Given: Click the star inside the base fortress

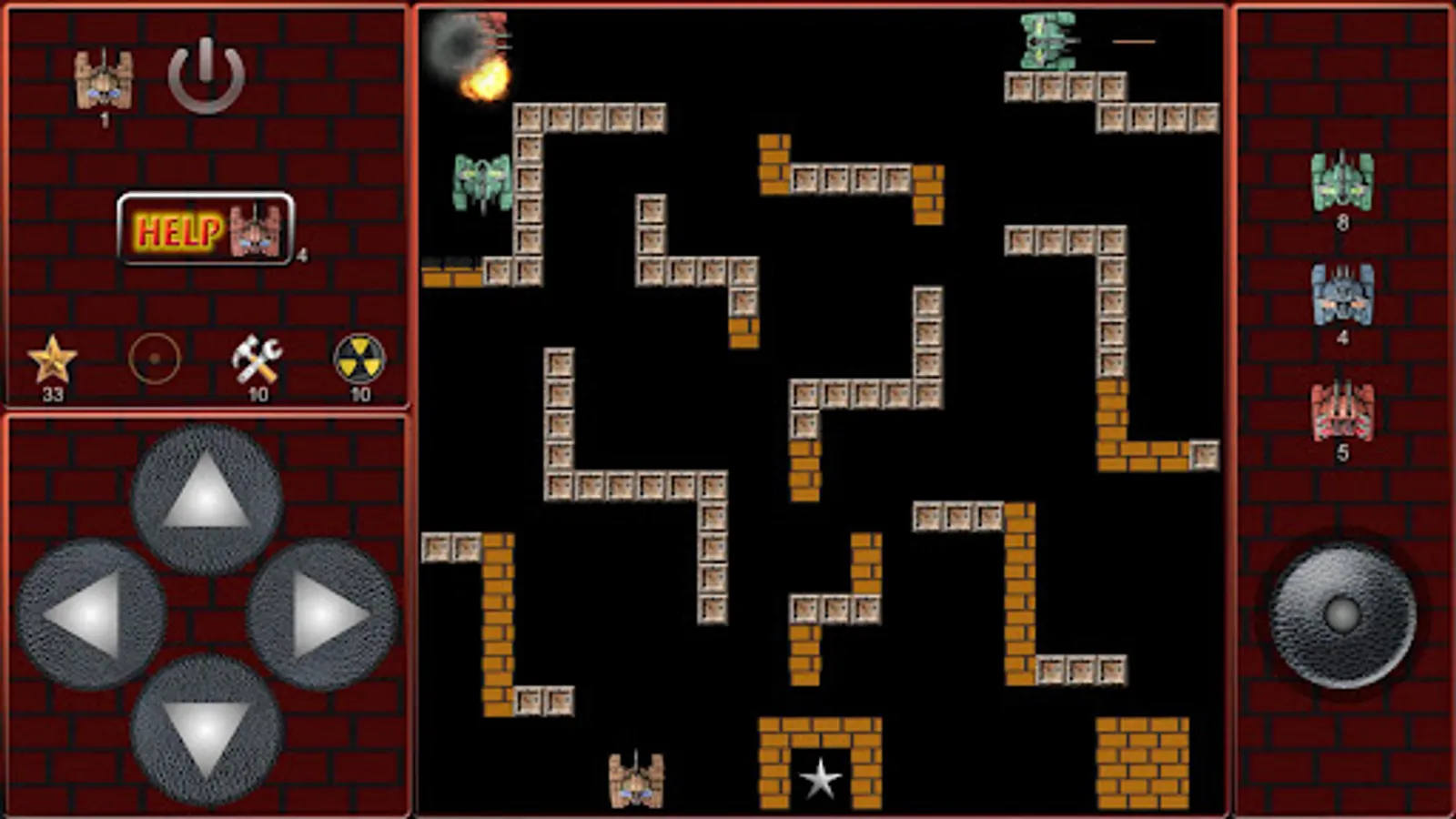Looking at the screenshot, I should point(821,780).
